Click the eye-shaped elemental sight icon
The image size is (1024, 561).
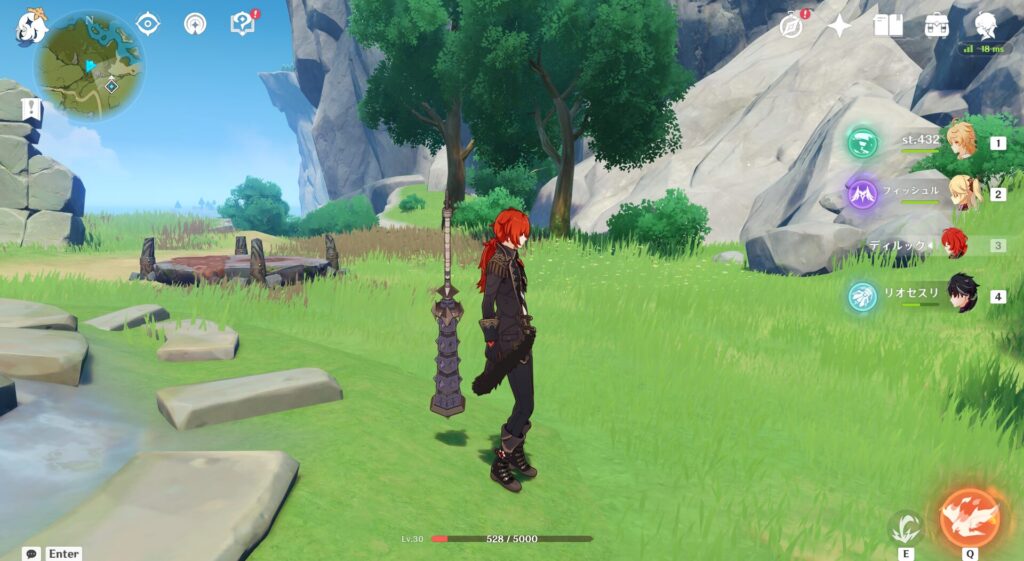pyautogui.click(x=148, y=23)
